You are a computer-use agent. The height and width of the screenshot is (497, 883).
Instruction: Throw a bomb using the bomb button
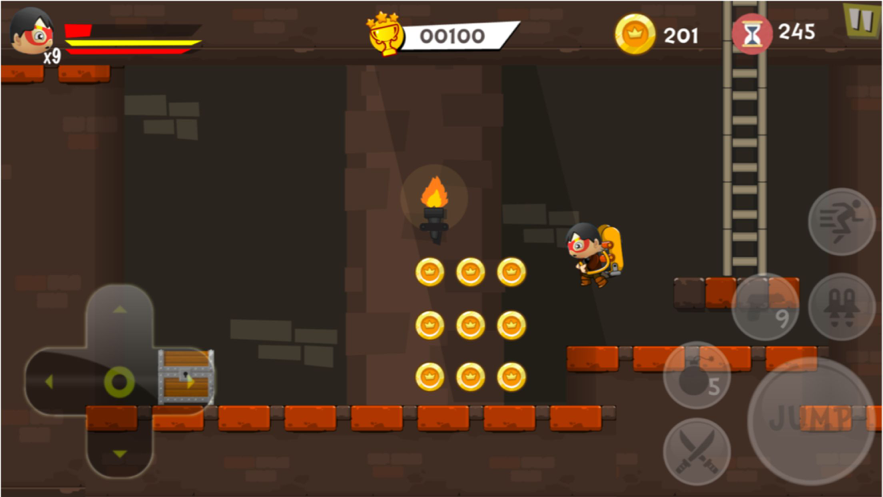click(698, 376)
